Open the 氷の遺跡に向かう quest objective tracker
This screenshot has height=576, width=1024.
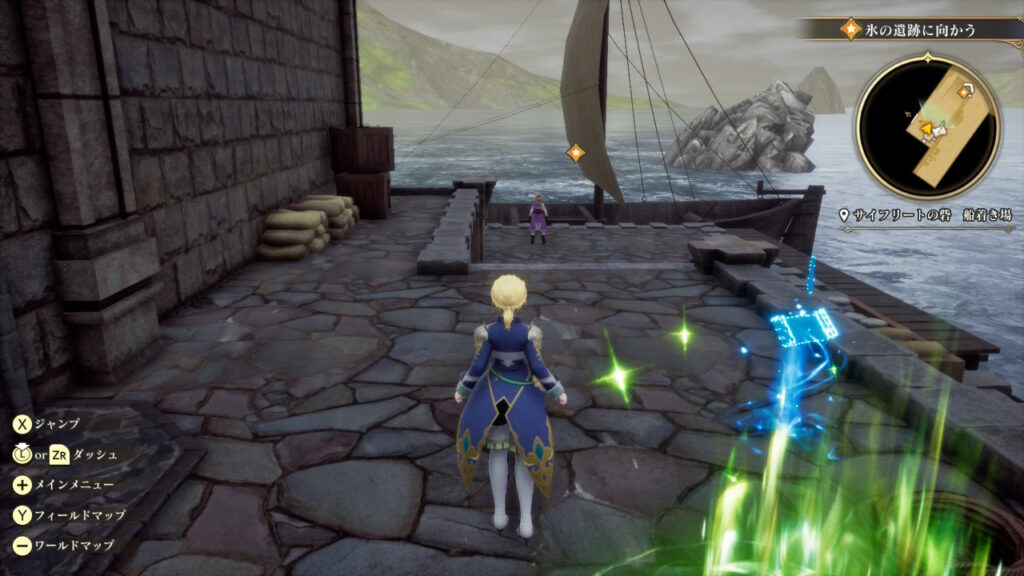click(x=908, y=29)
